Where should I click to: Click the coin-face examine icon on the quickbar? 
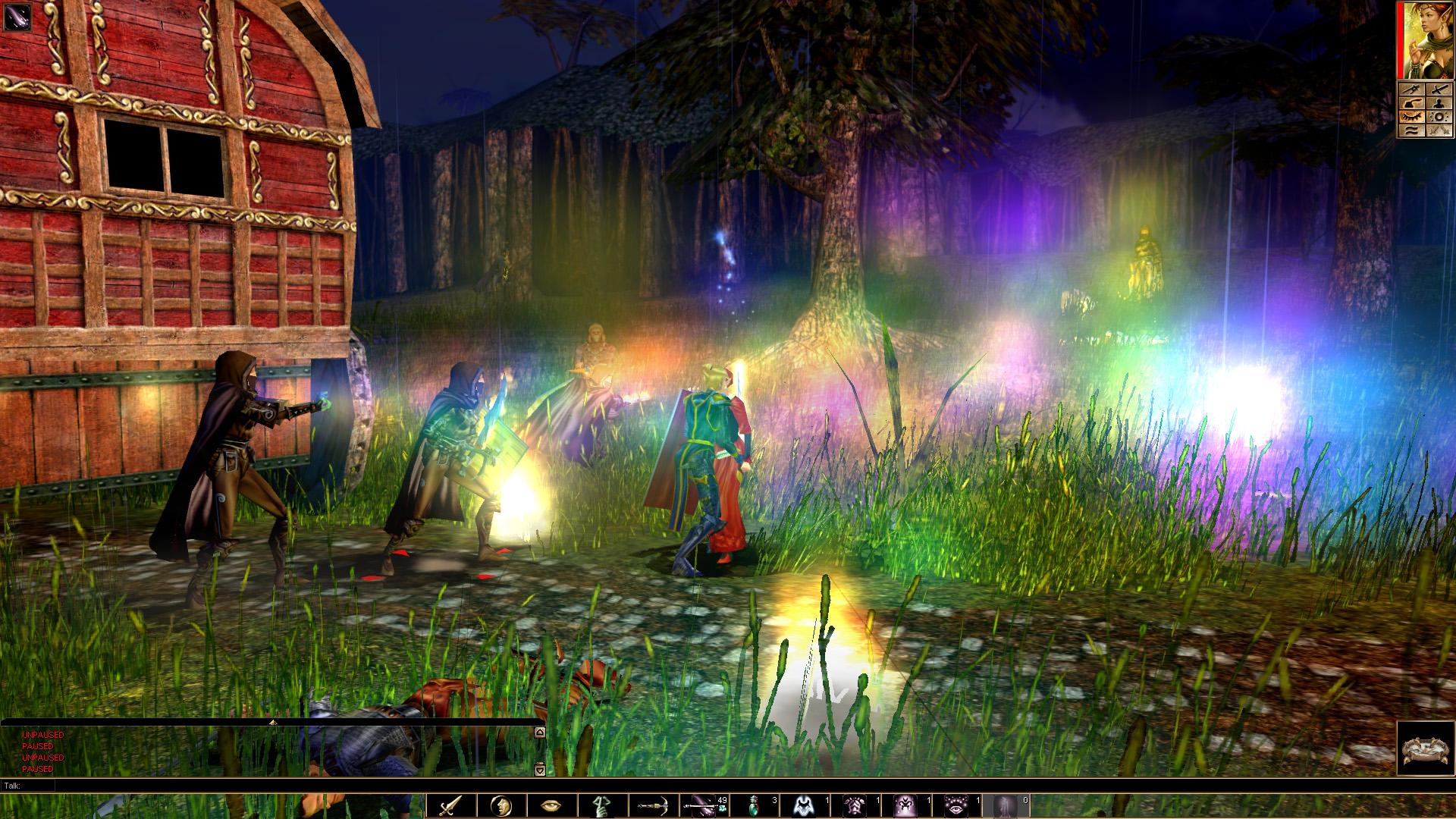point(501,800)
